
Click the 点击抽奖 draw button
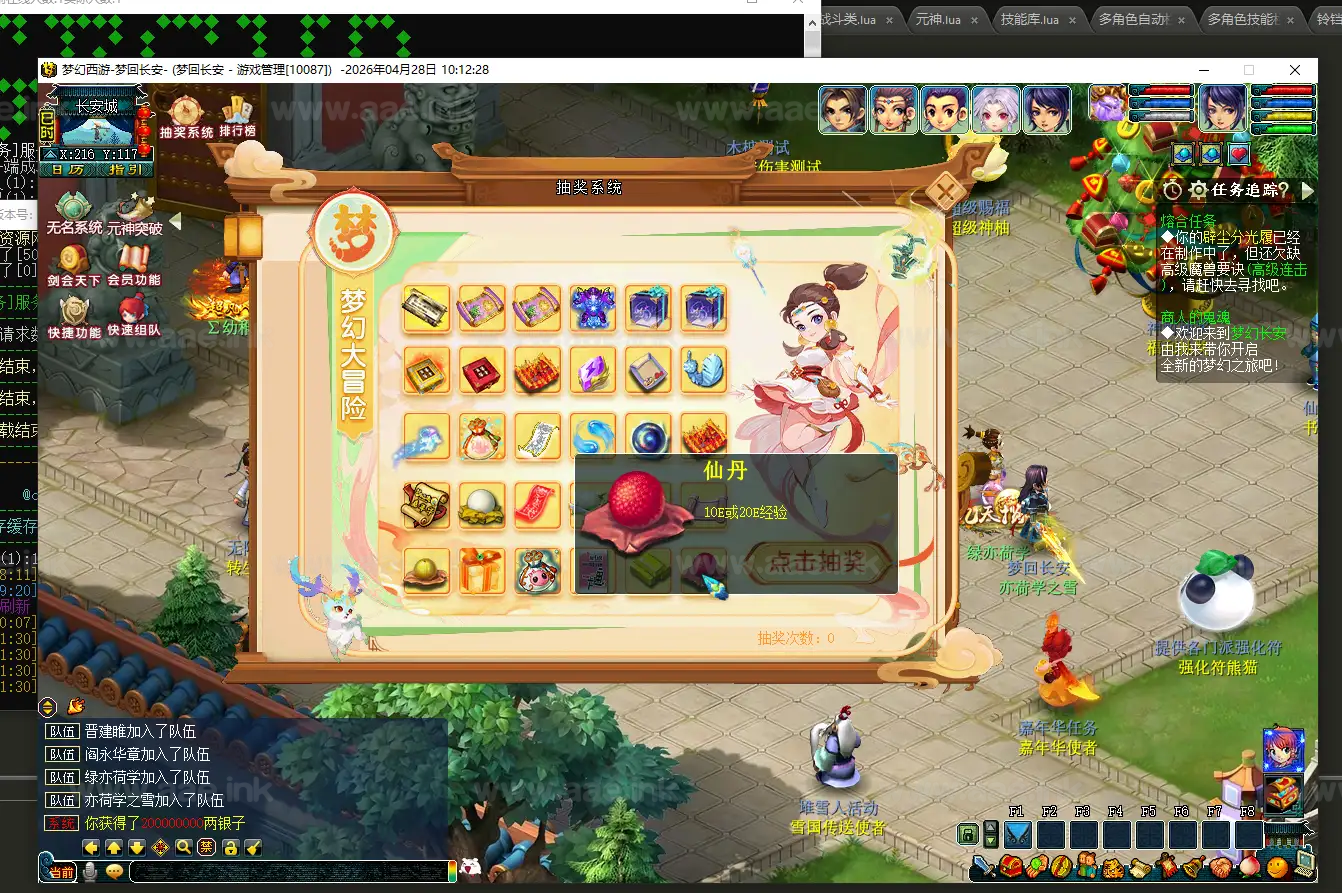pos(818,562)
